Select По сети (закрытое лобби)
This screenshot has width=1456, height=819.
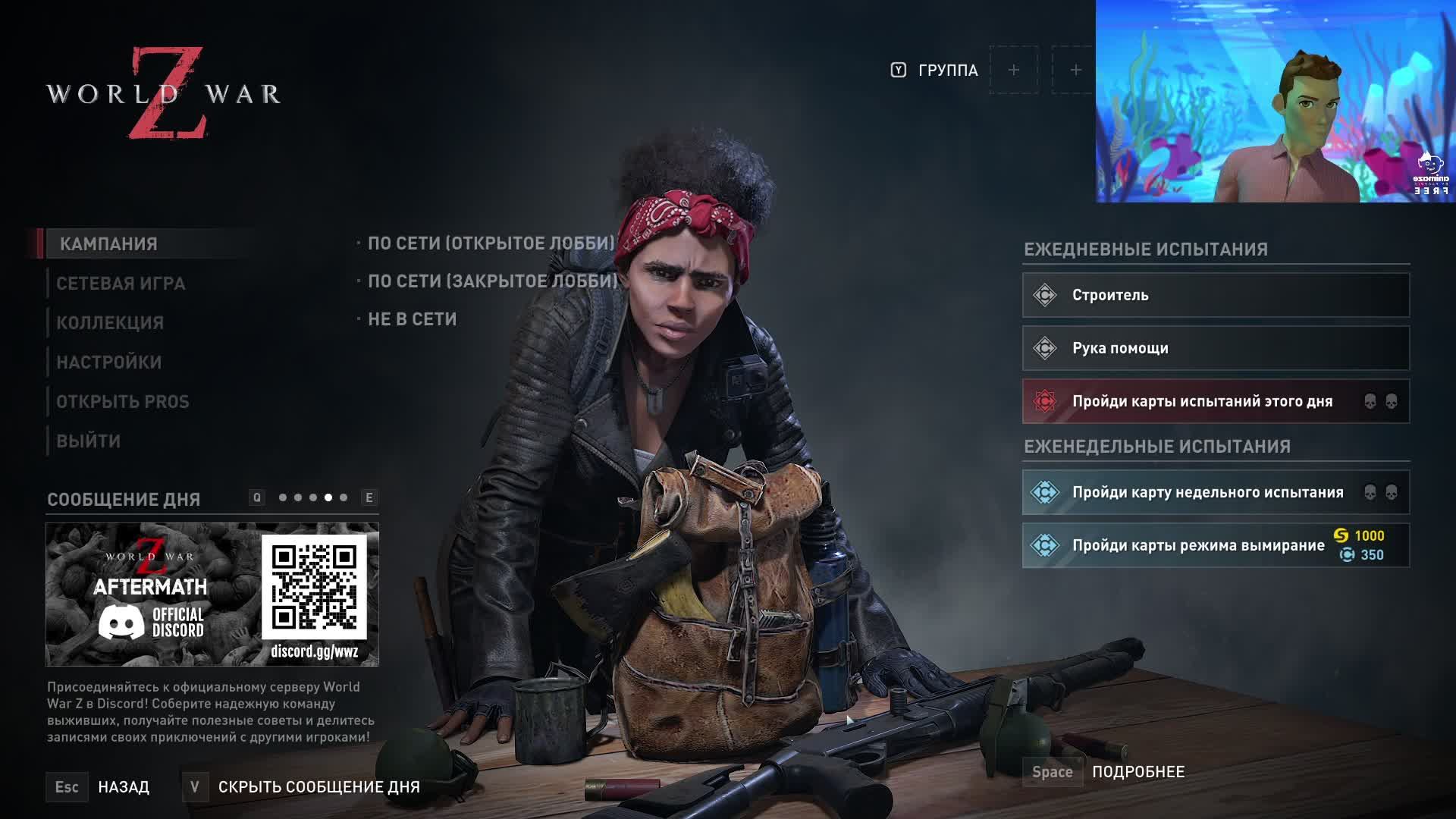click(x=492, y=281)
